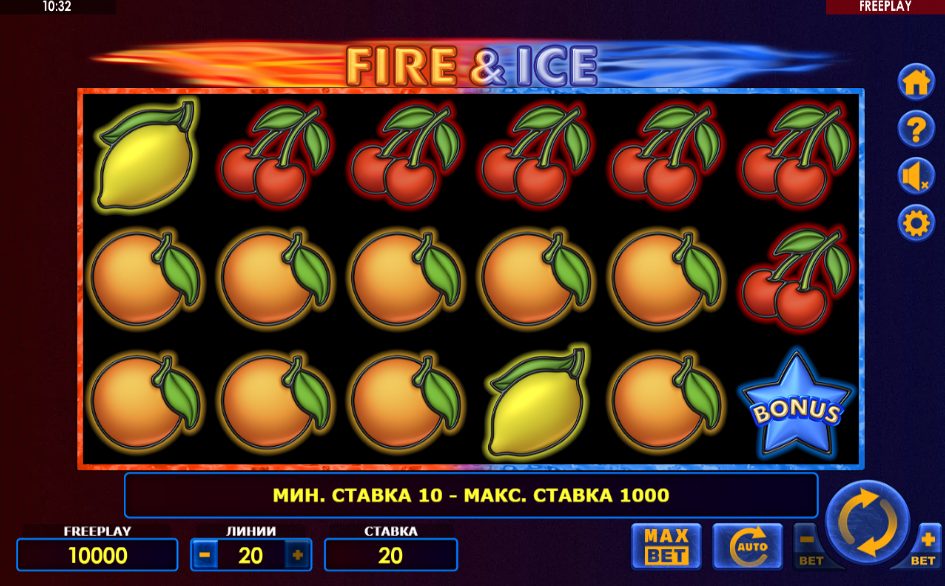Open the help question mark
The height and width of the screenshot is (586, 945).
[x=916, y=130]
